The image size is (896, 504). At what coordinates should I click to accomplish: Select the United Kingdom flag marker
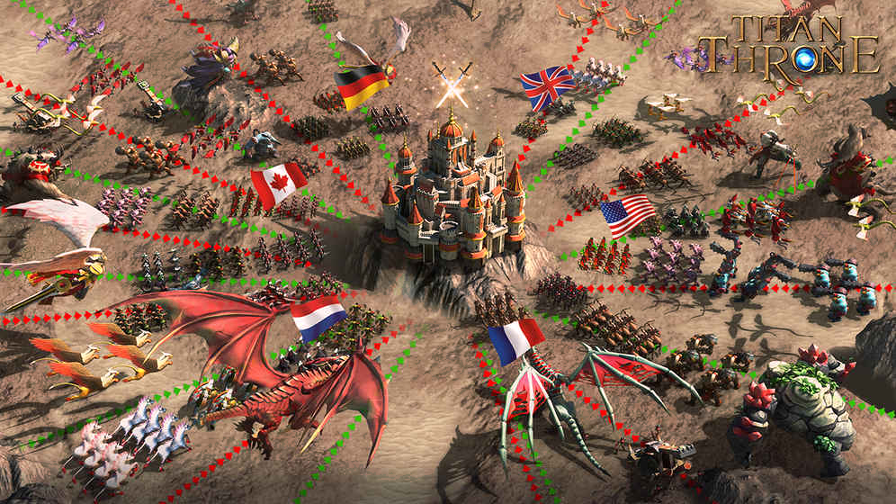click(548, 87)
